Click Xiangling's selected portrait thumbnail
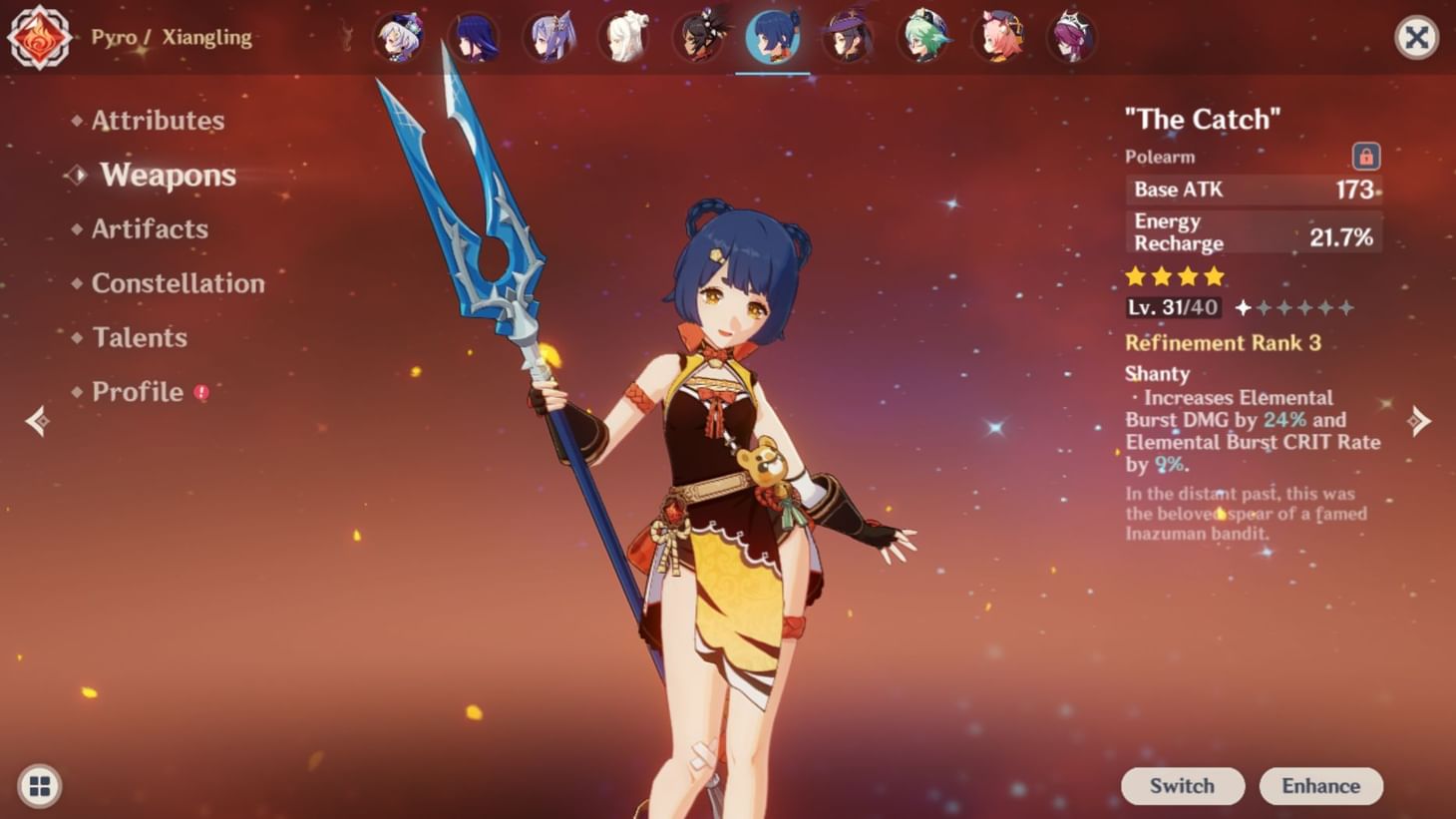 tap(775, 38)
